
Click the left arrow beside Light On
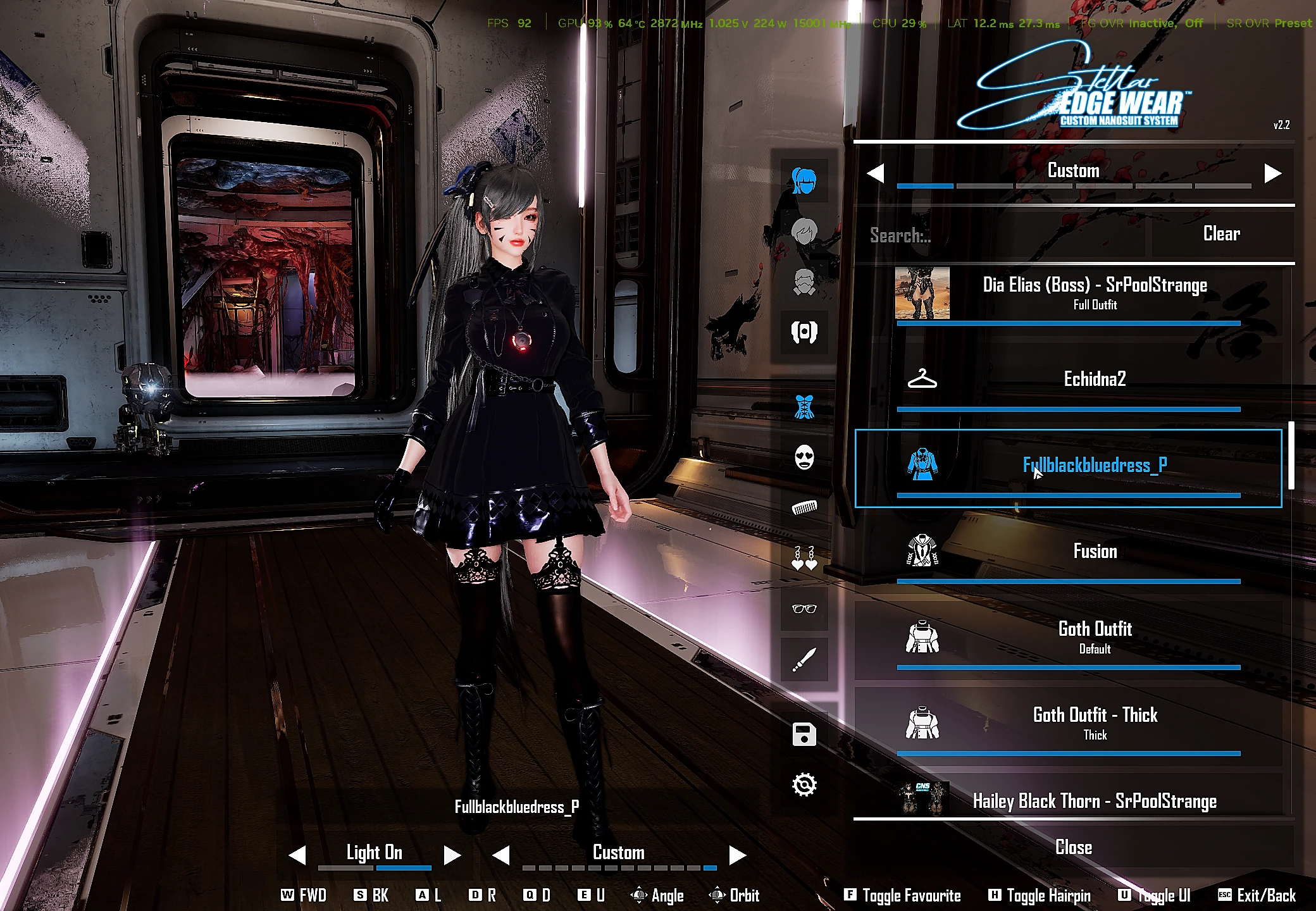[x=298, y=854]
